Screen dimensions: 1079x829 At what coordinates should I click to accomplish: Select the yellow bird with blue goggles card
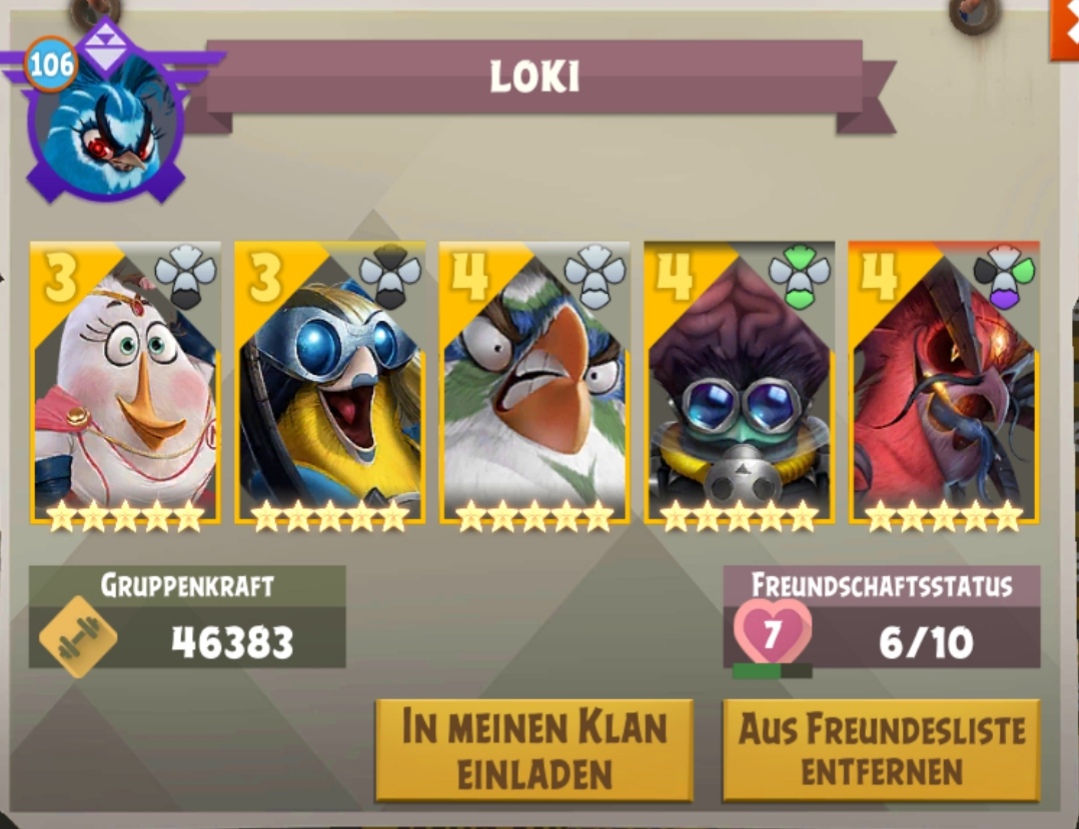coord(330,383)
